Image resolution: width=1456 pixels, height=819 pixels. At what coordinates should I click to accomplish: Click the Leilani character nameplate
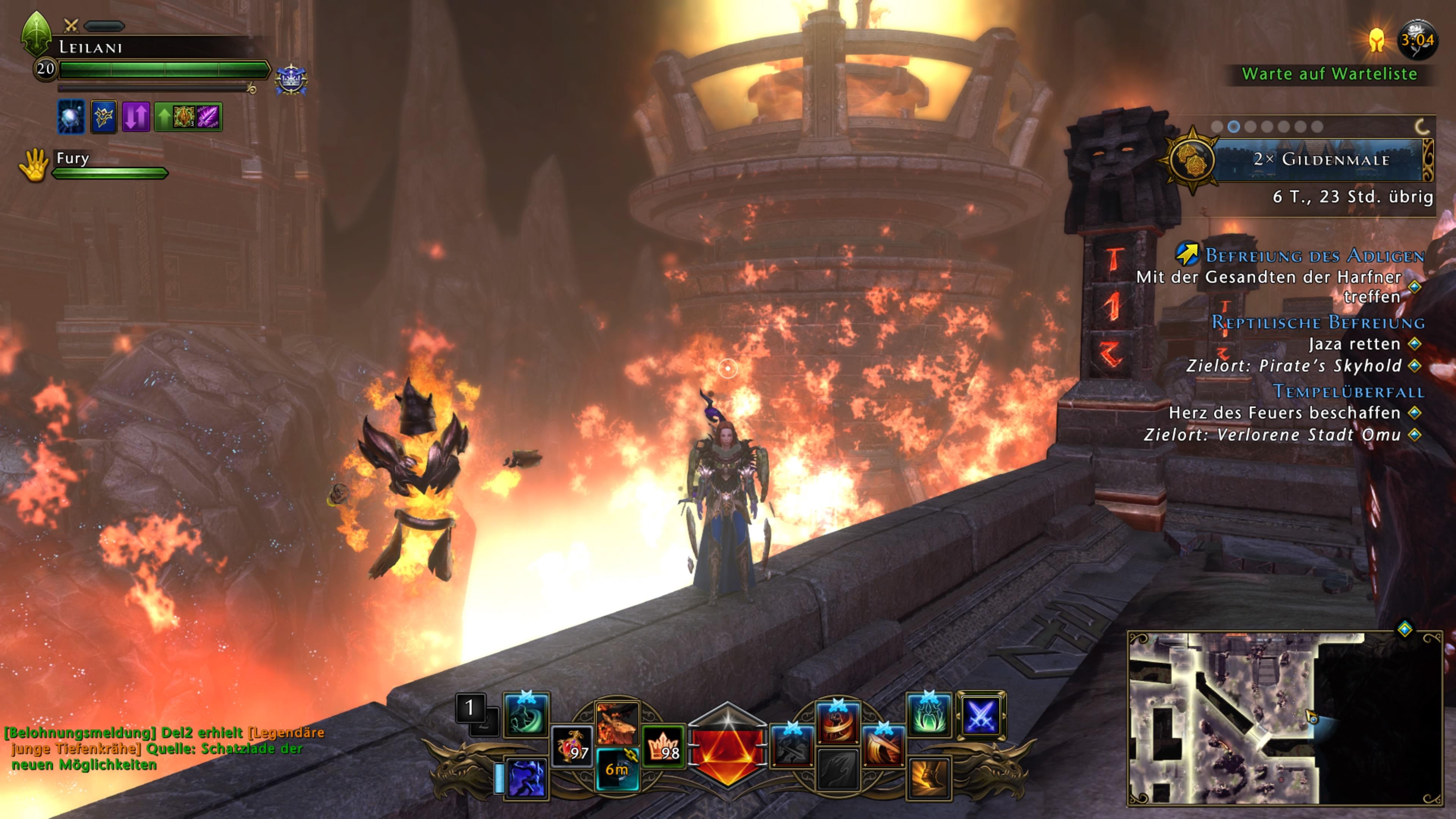[x=91, y=47]
